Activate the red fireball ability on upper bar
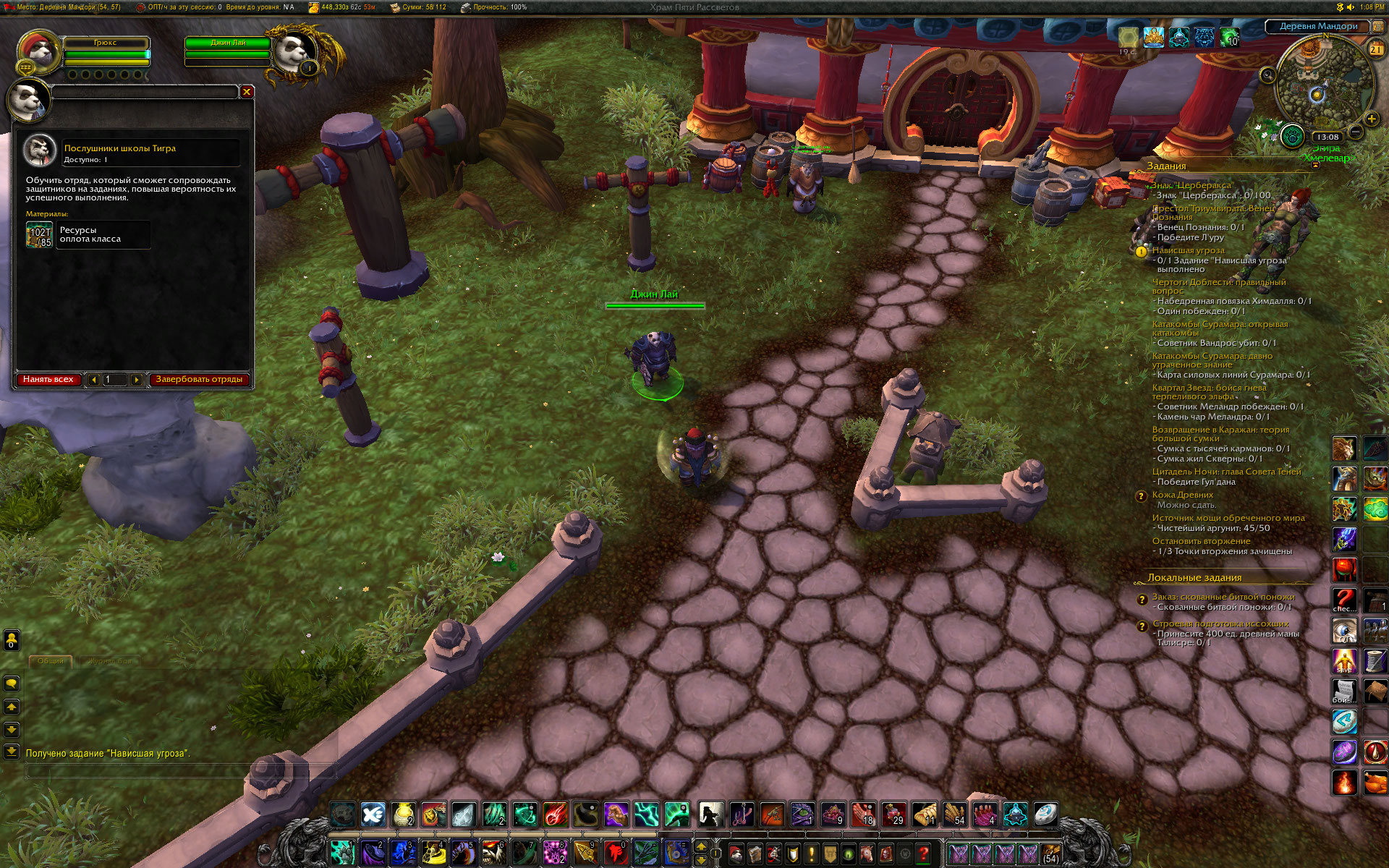The image size is (1389, 868). (x=556, y=814)
